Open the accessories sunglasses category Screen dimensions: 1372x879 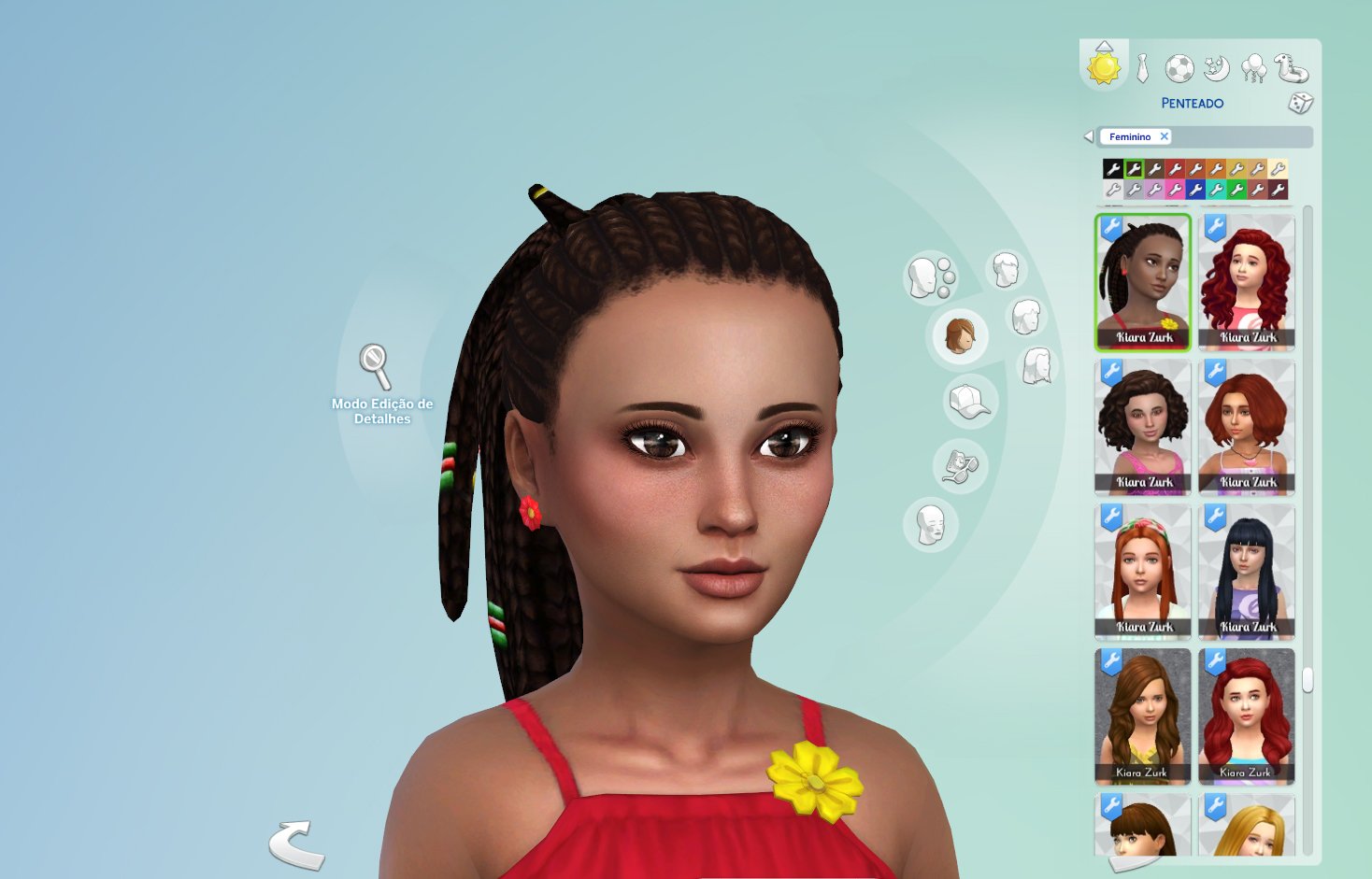pyautogui.click(x=959, y=465)
